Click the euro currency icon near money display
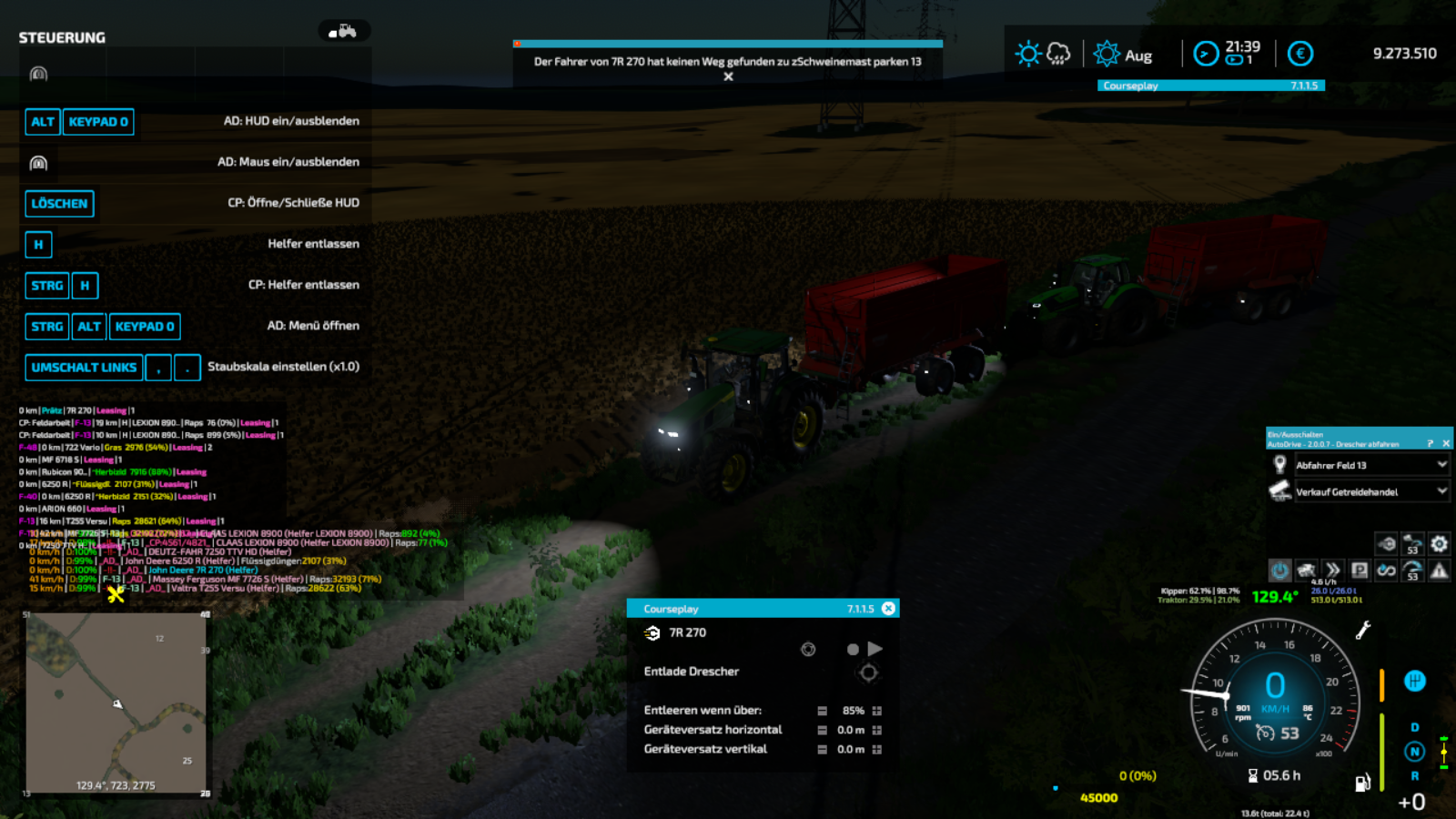 [1301, 54]
